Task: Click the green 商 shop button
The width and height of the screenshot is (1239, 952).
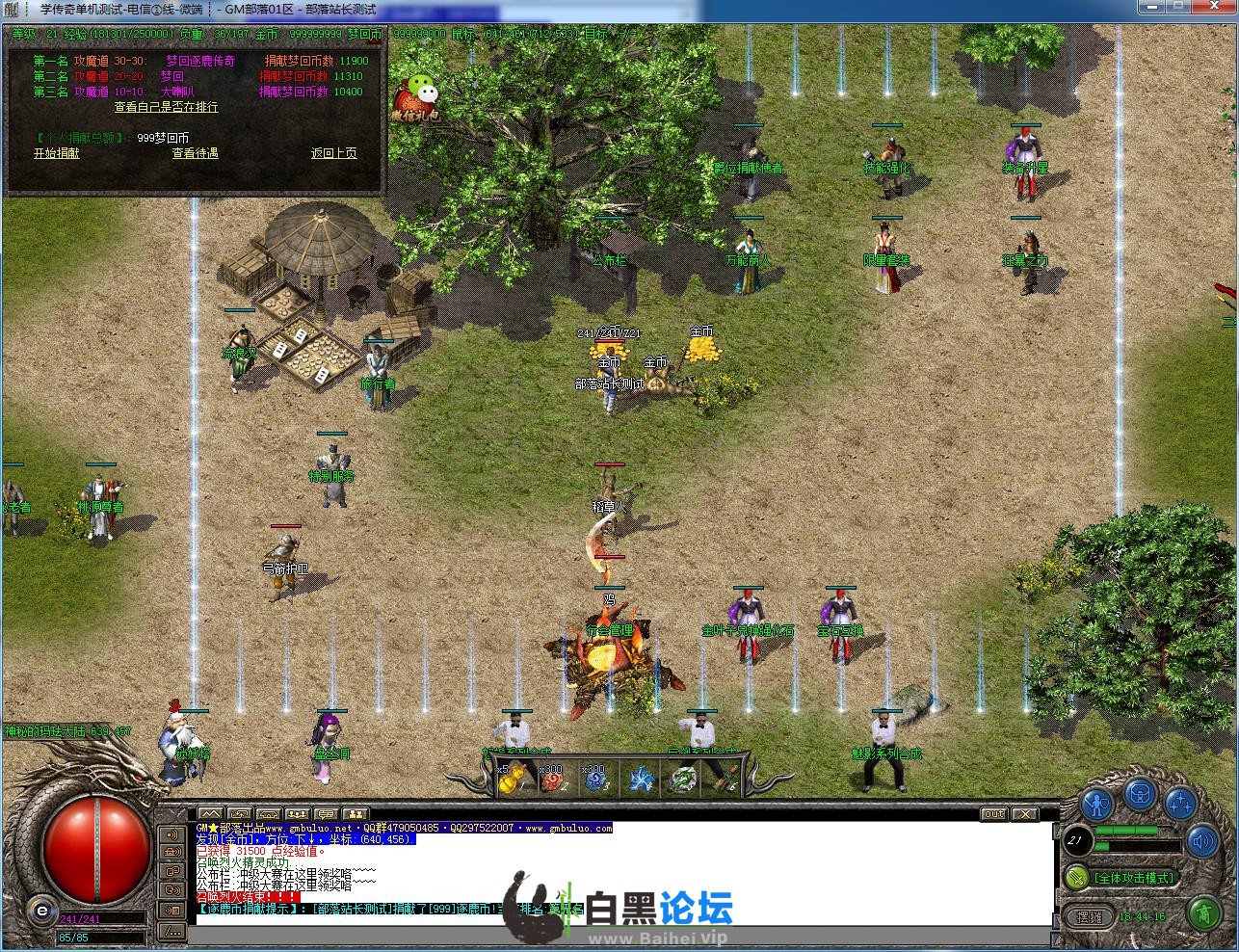Action: [x=1203, y=912]
